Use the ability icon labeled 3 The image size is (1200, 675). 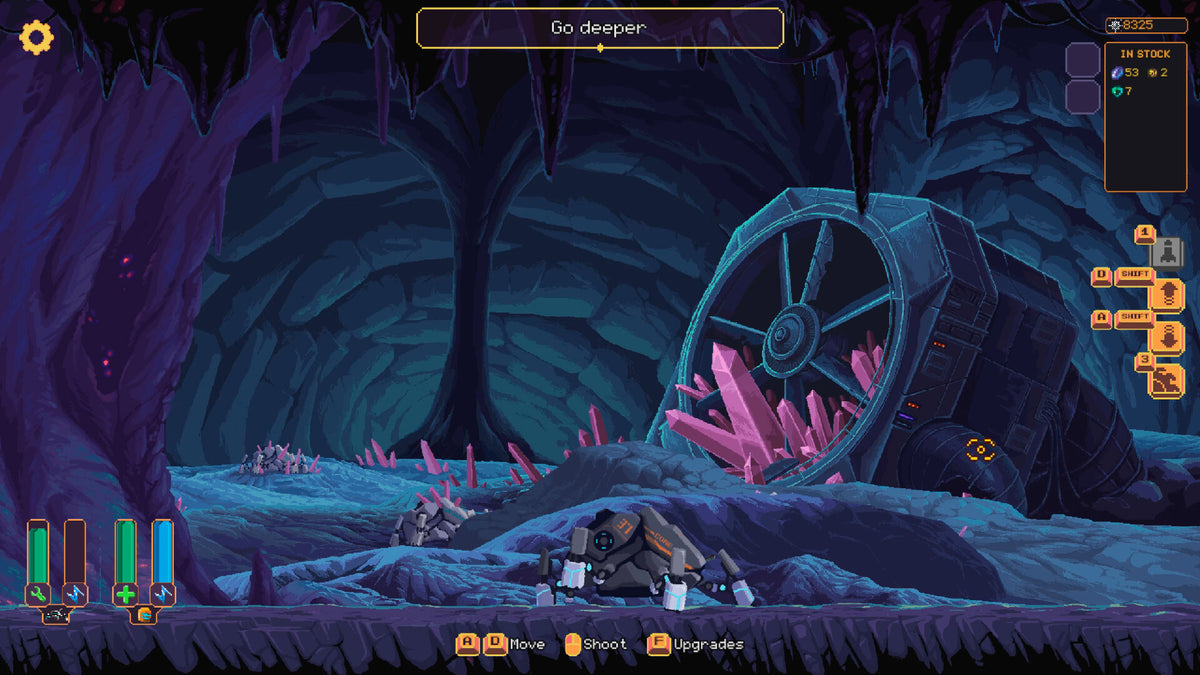tap(1167, 381)
